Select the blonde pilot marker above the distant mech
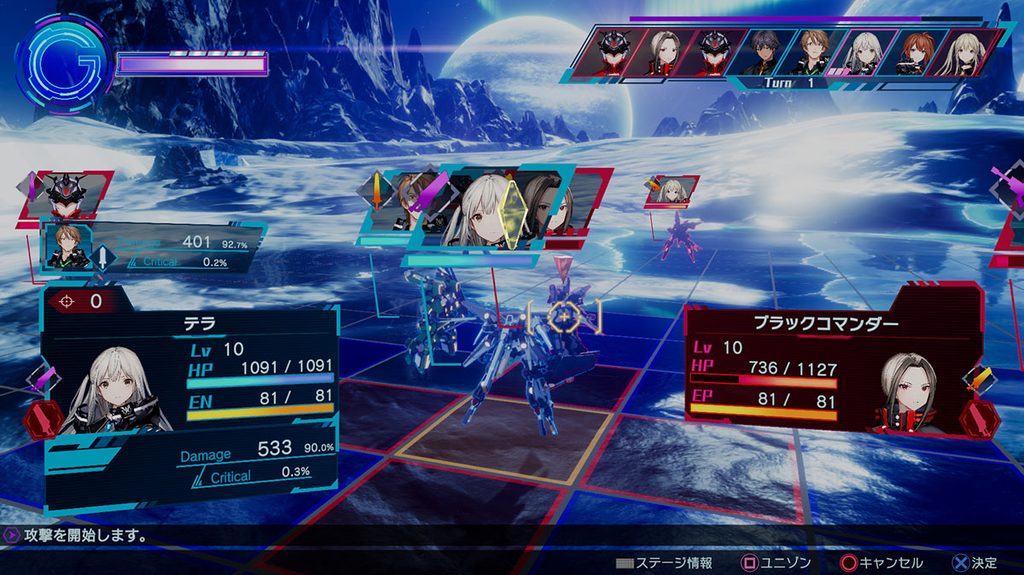1024x575 pixels. pos(672,190)
